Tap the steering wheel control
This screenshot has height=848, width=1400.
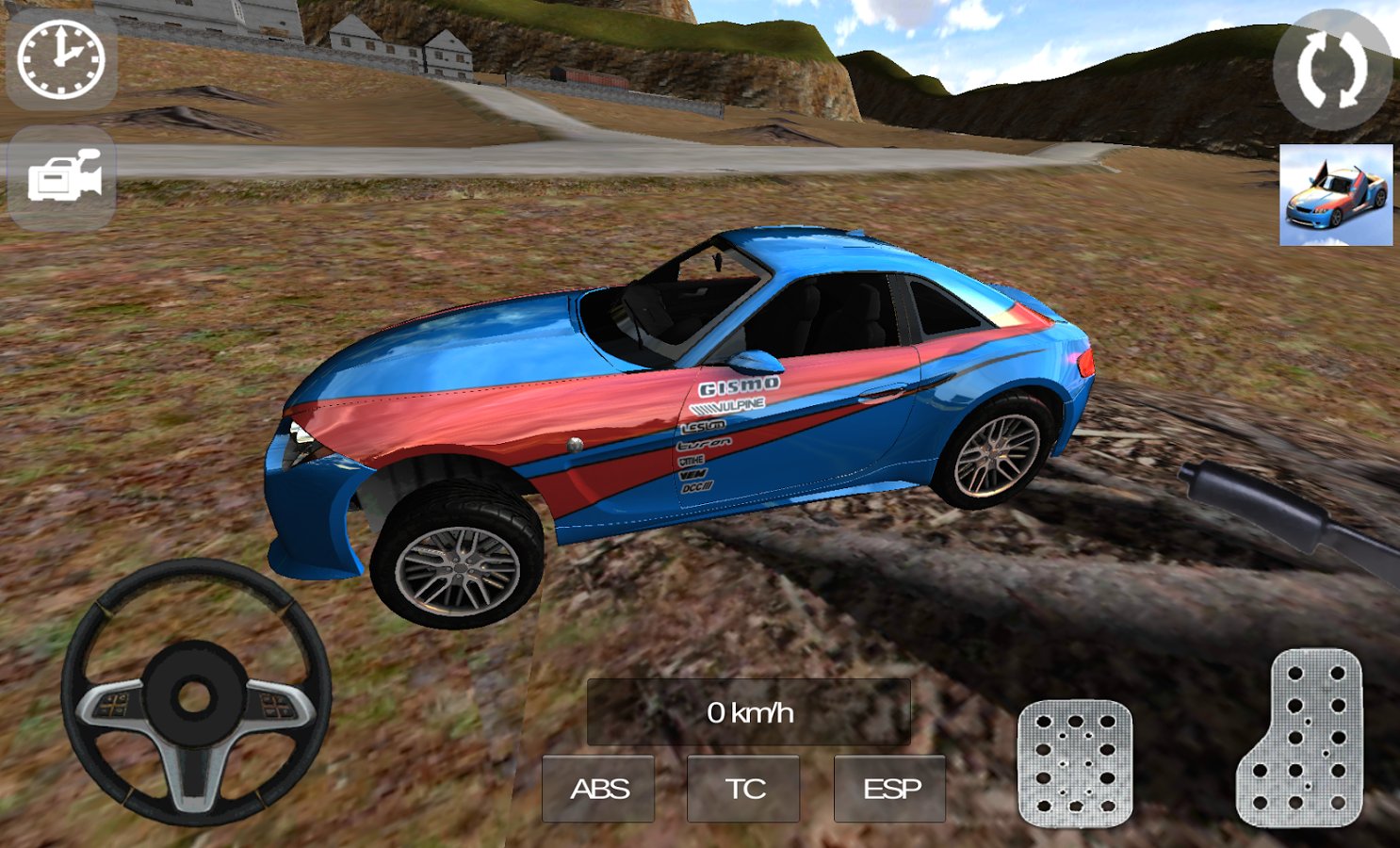coord(196,693)
